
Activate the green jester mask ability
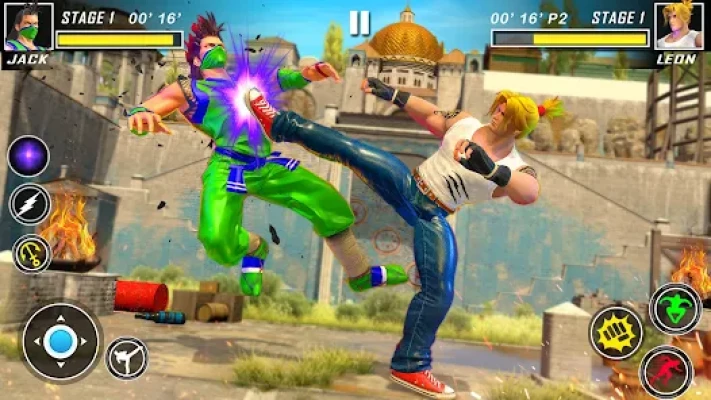[x=675, y=308]
